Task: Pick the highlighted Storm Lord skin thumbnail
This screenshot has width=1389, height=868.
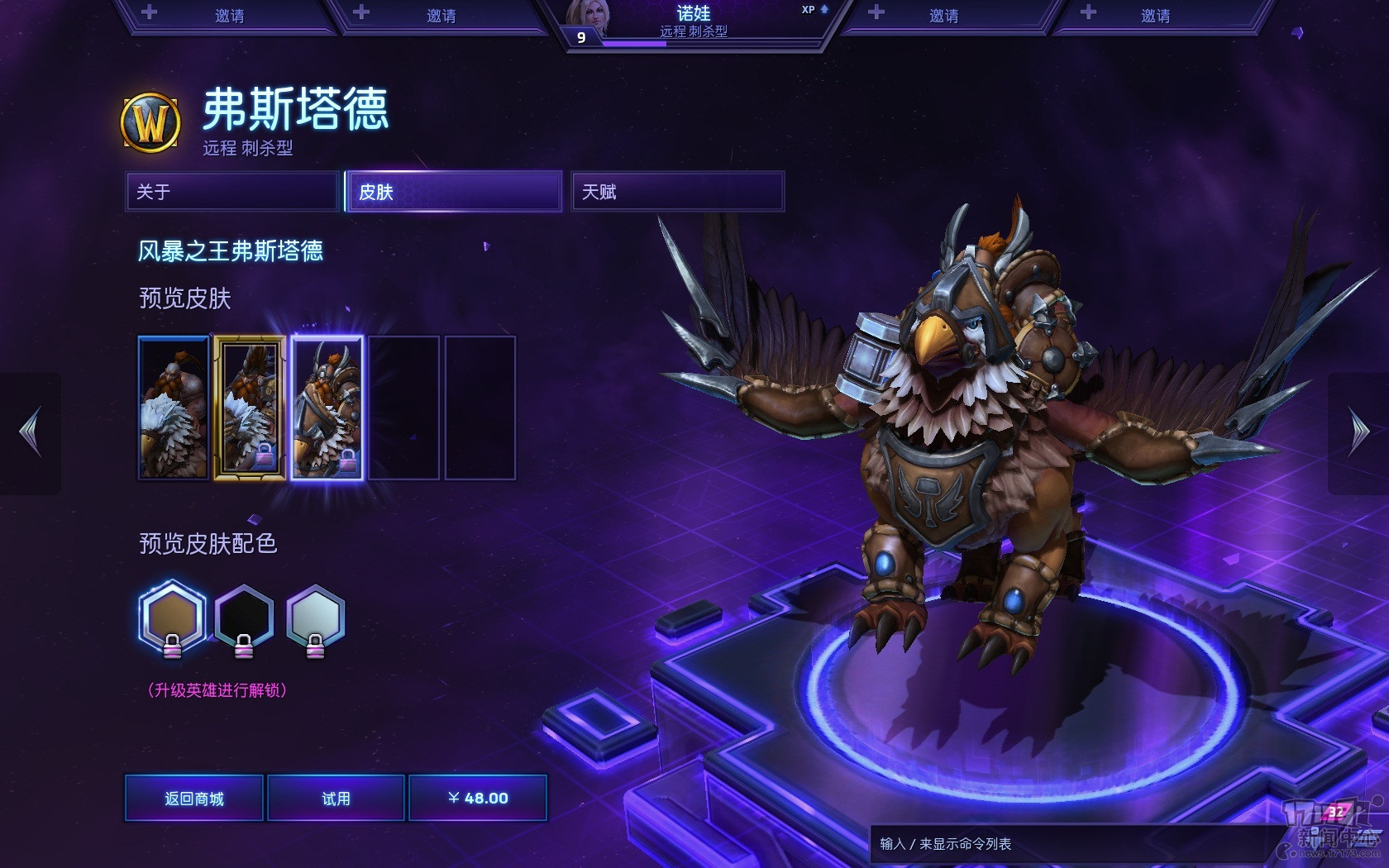Action: (x=327, y=408)
